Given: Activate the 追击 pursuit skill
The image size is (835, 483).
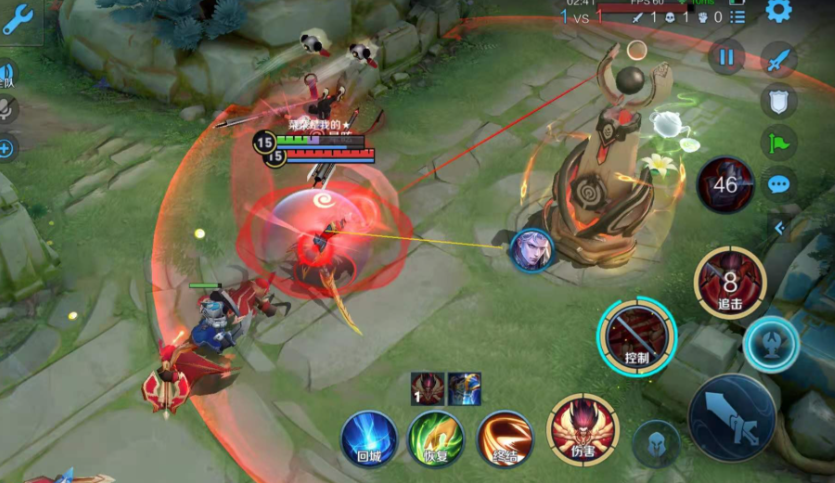Looking at the screenshot, I should pyautogui.click(x=730, y=283).
